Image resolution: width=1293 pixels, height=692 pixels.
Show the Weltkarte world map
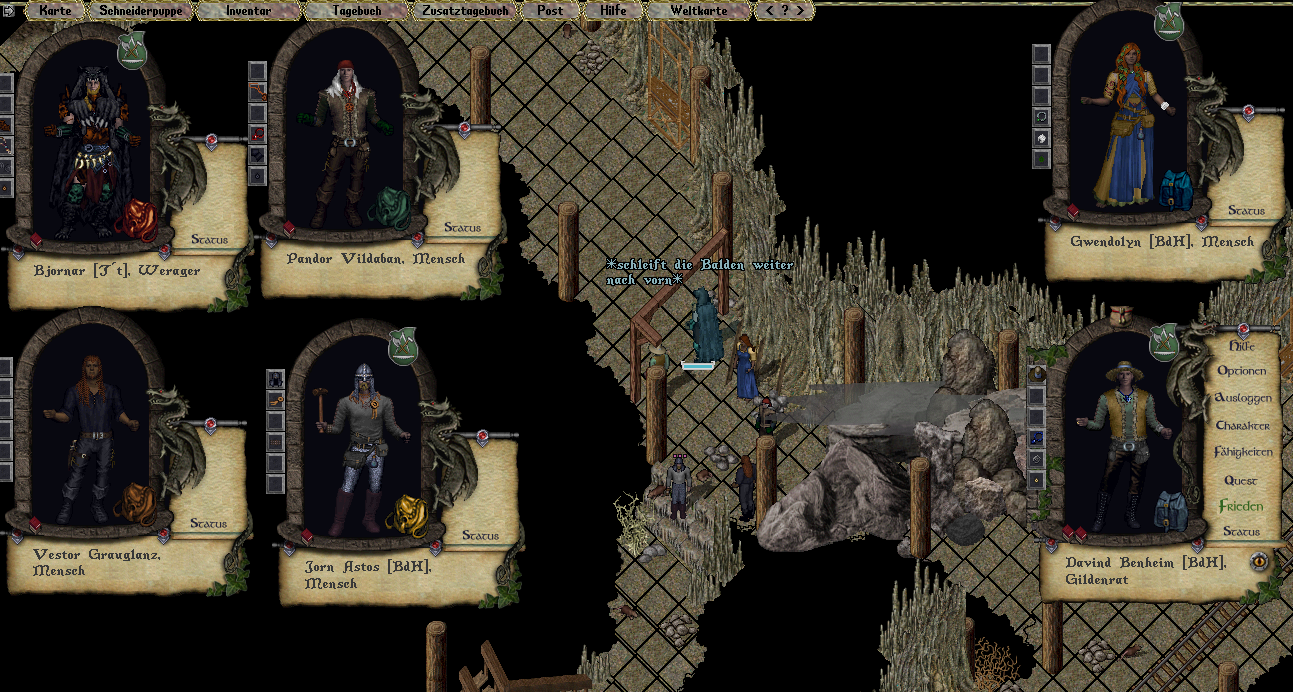pyautogui.click(x=696, y=11)
